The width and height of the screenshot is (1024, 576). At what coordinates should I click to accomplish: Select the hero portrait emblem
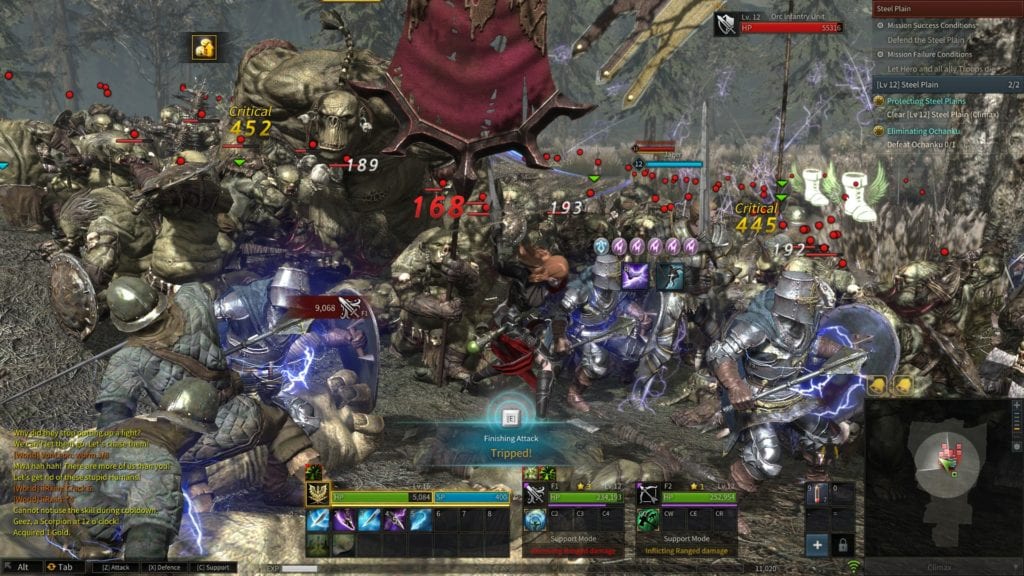coord(320,495)
